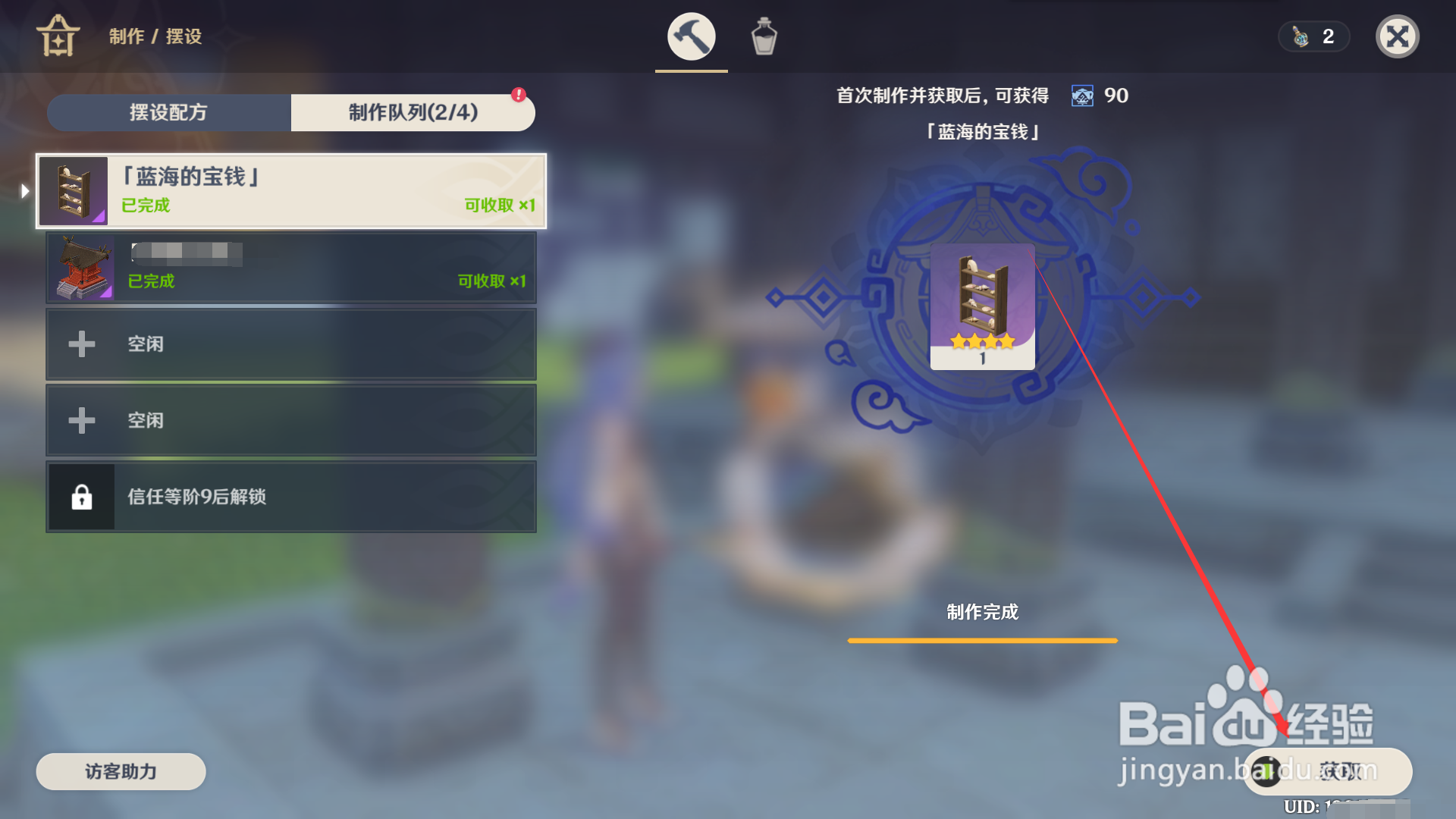Select the hammer crafting icon
1456x819 pixels.
pyautogui.click(x=689, y=36)
